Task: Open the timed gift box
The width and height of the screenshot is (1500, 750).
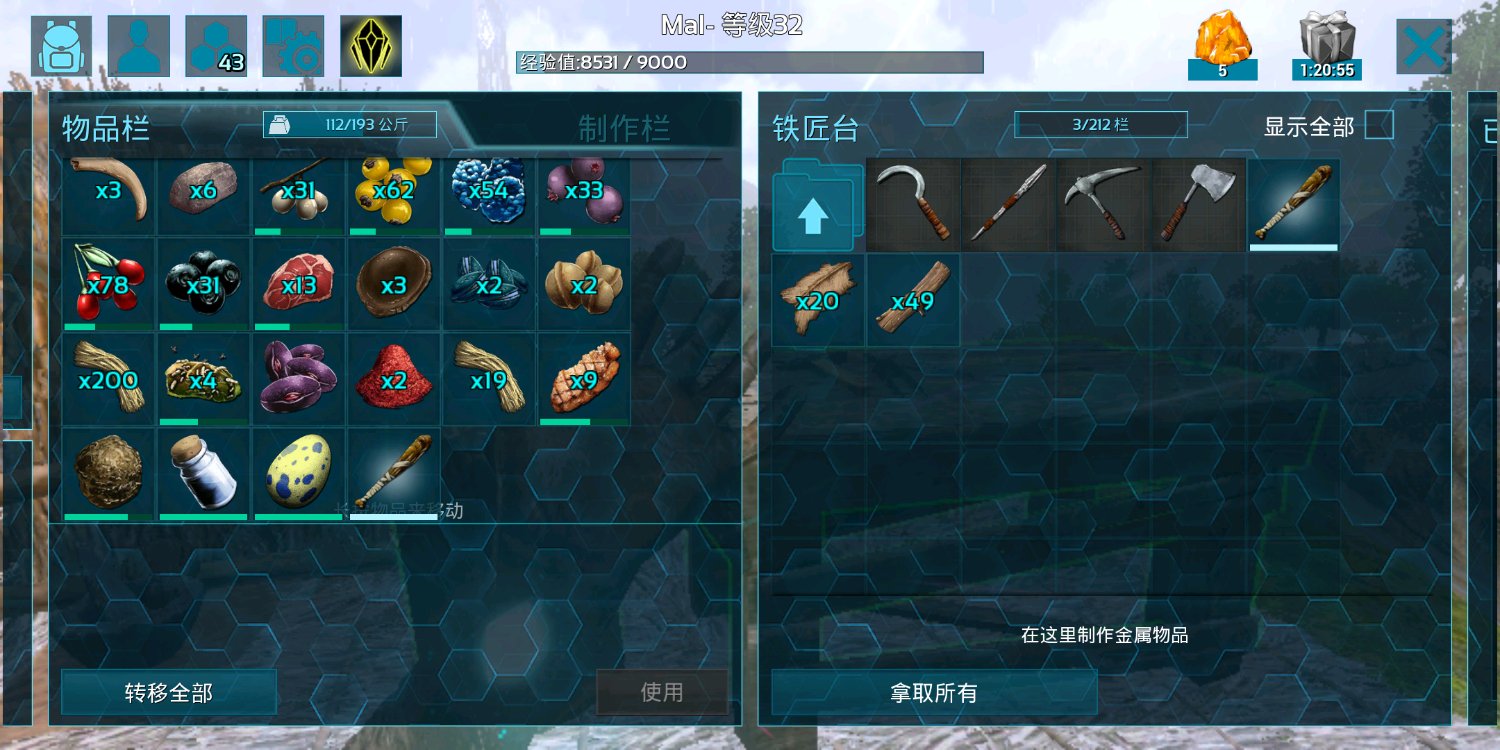Action: tap(1327, 46)
